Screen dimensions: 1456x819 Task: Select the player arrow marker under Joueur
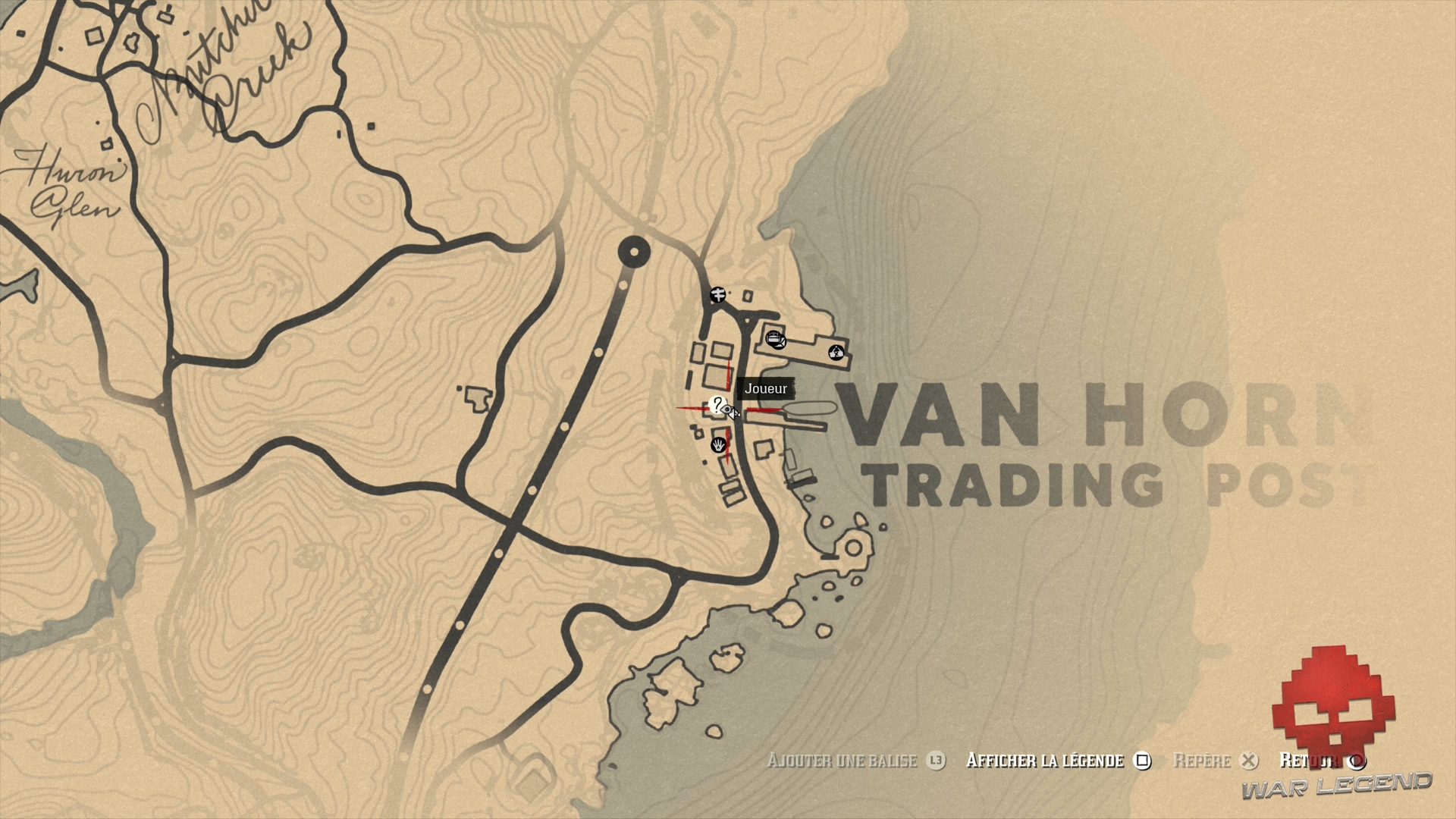point(732,413)
